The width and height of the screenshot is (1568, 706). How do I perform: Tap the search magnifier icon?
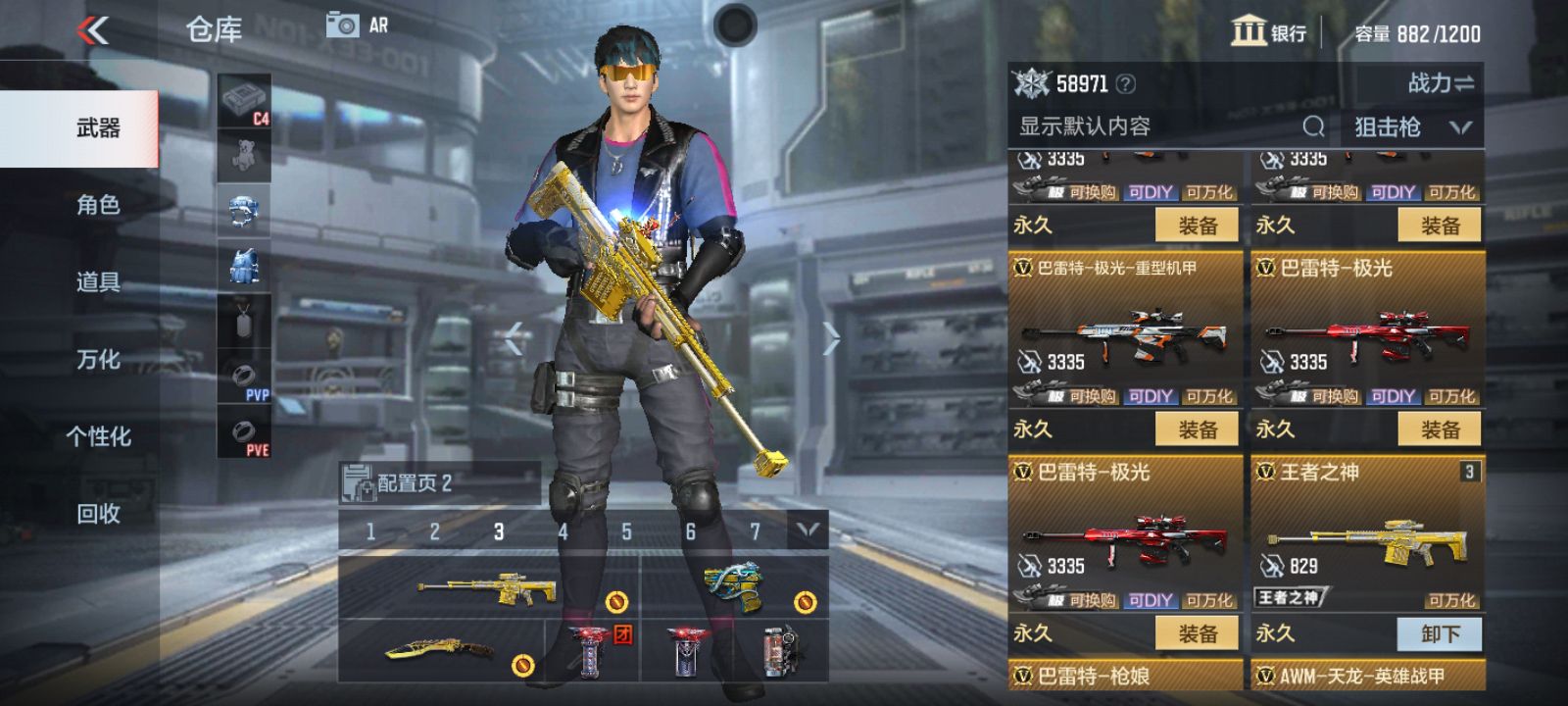(x=1313, y=126)
